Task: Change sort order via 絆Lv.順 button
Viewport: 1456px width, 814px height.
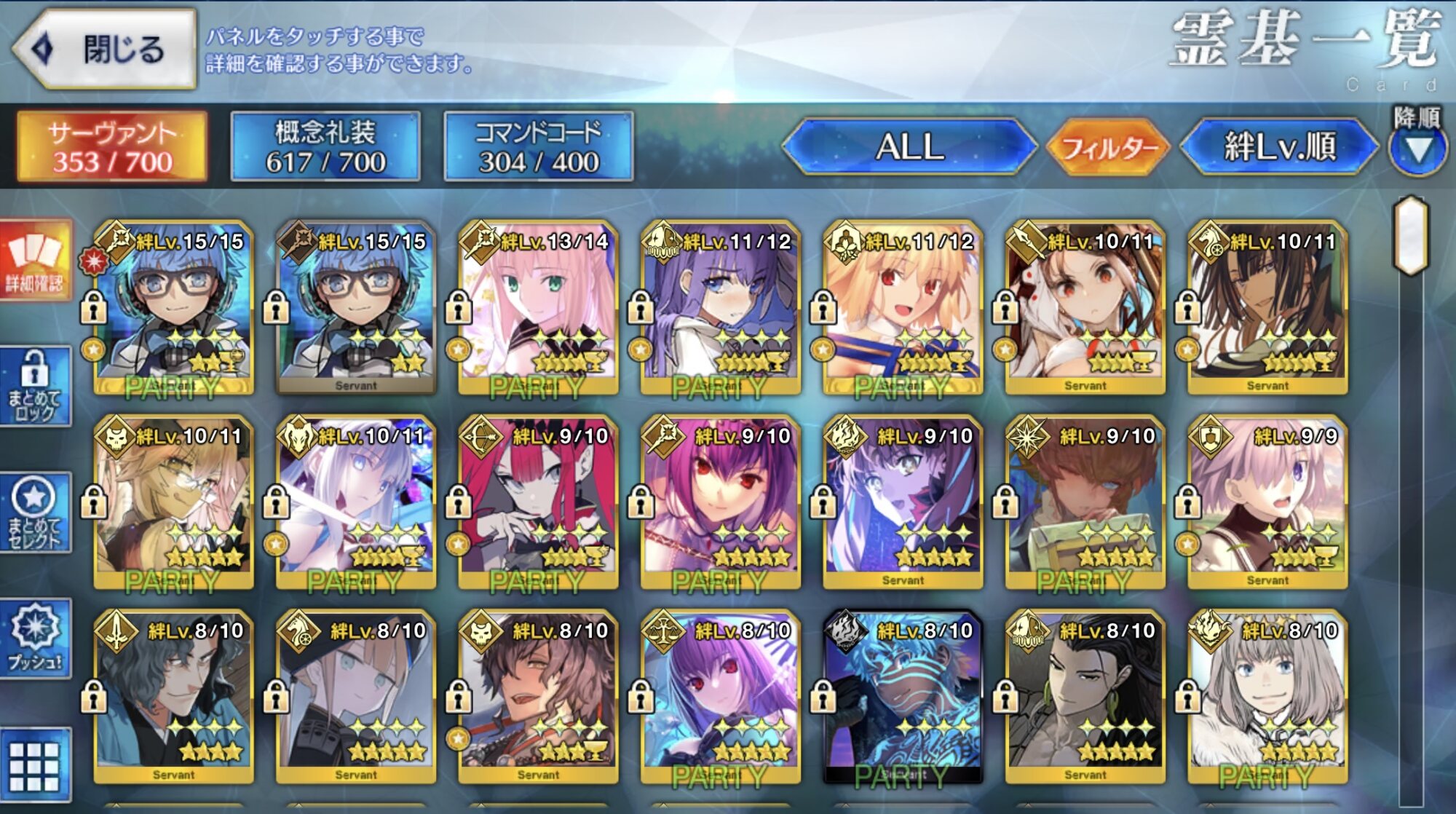Action: click(x=1279, y=146)
